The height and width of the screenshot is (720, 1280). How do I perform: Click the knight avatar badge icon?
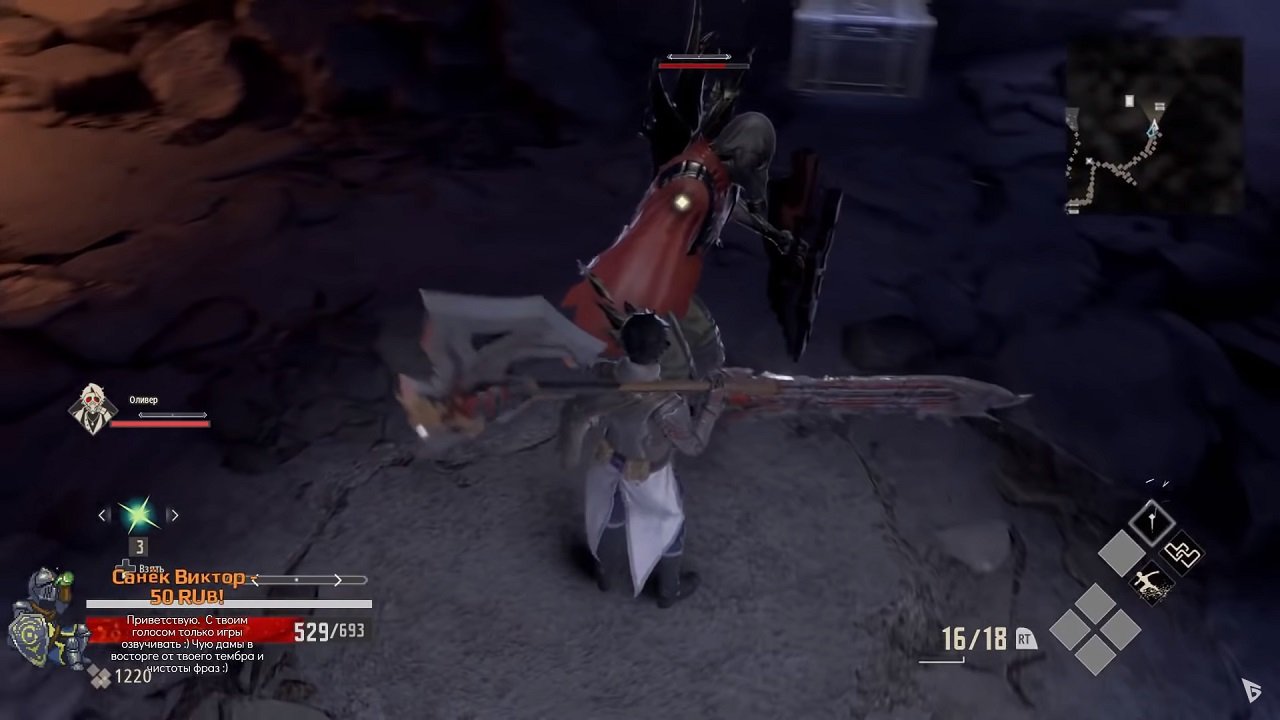pos(77,644)
